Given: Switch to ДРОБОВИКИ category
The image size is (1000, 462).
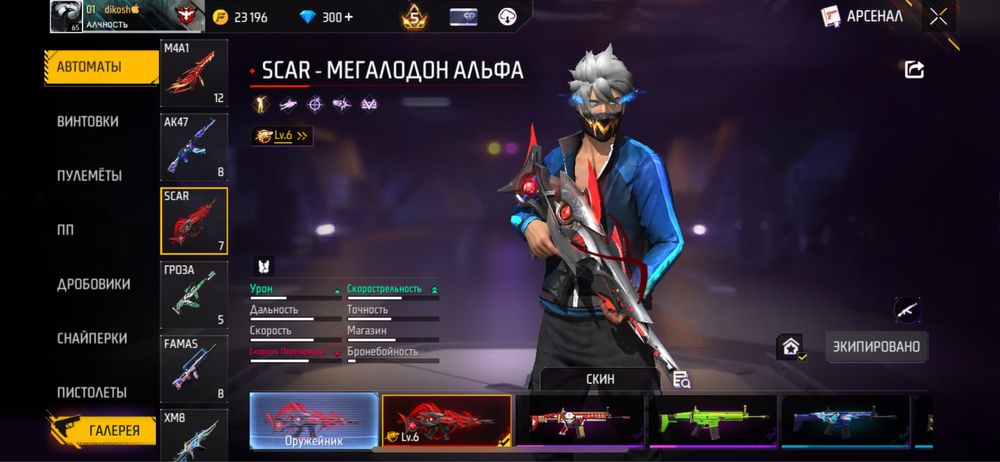Looking at the screenshot, I should point(93,284).
